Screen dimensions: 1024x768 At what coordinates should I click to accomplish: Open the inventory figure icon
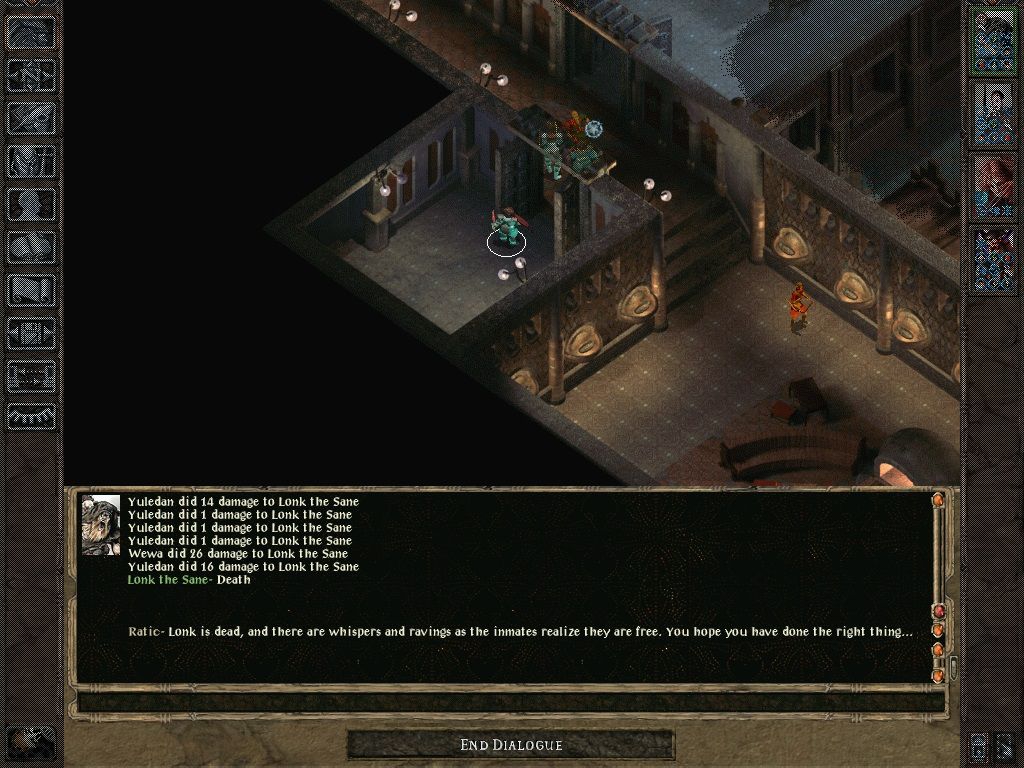coord(32,161)
